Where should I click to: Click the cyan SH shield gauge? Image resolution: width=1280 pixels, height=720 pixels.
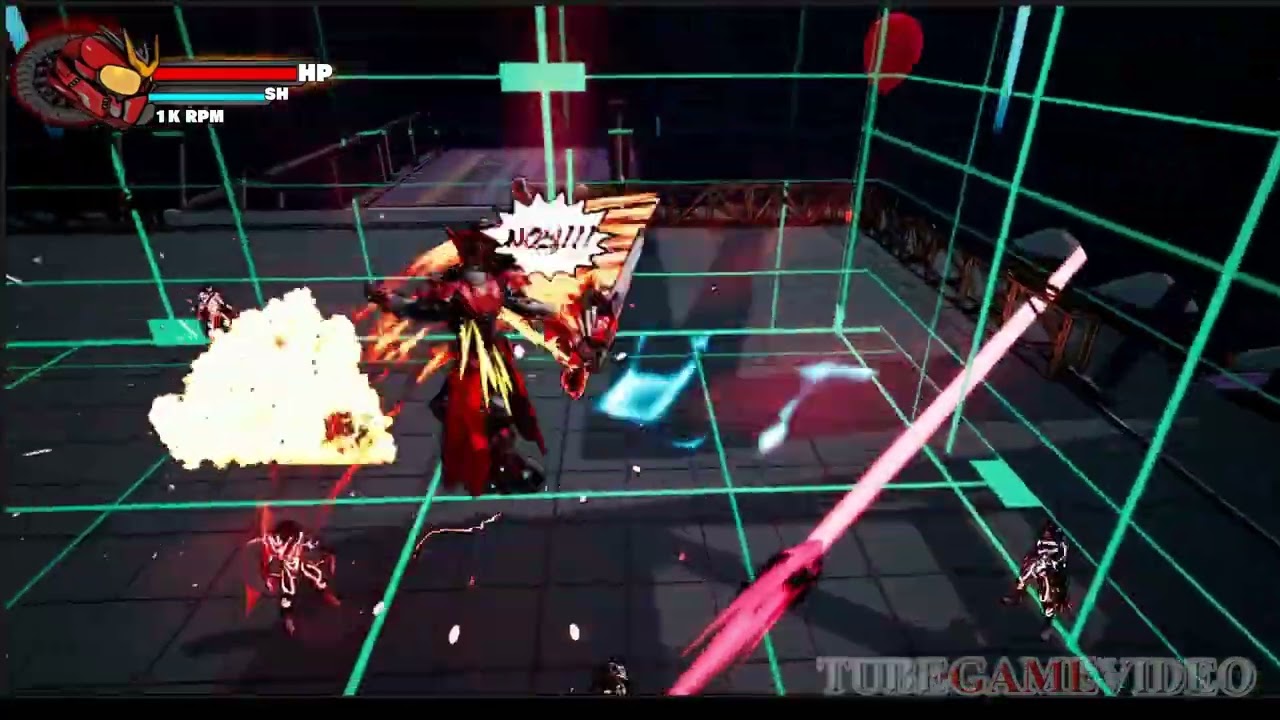click(x=207, y=95)
